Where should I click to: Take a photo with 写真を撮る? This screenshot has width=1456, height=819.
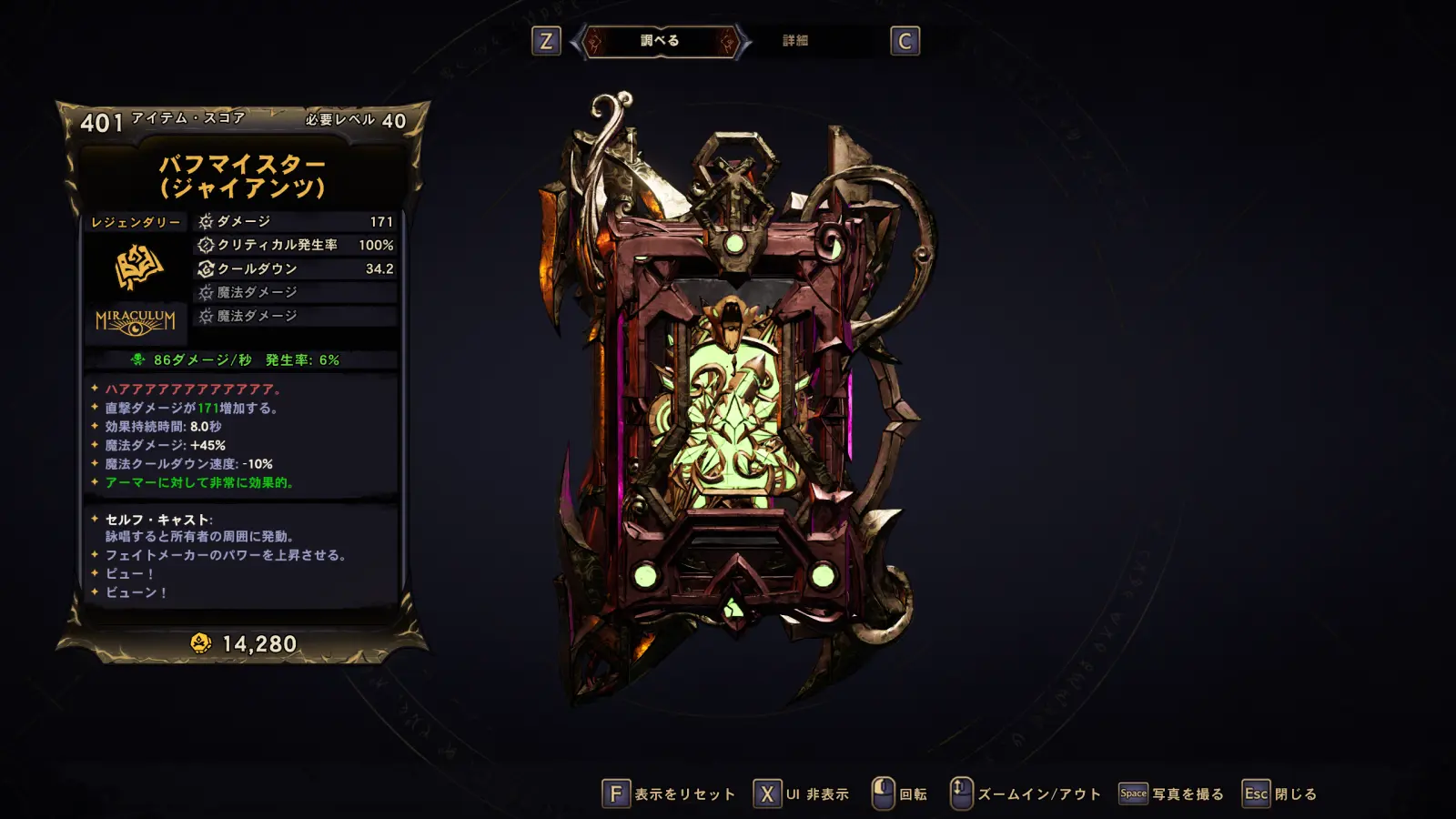pyautogui.click(x=1171, y=794)
